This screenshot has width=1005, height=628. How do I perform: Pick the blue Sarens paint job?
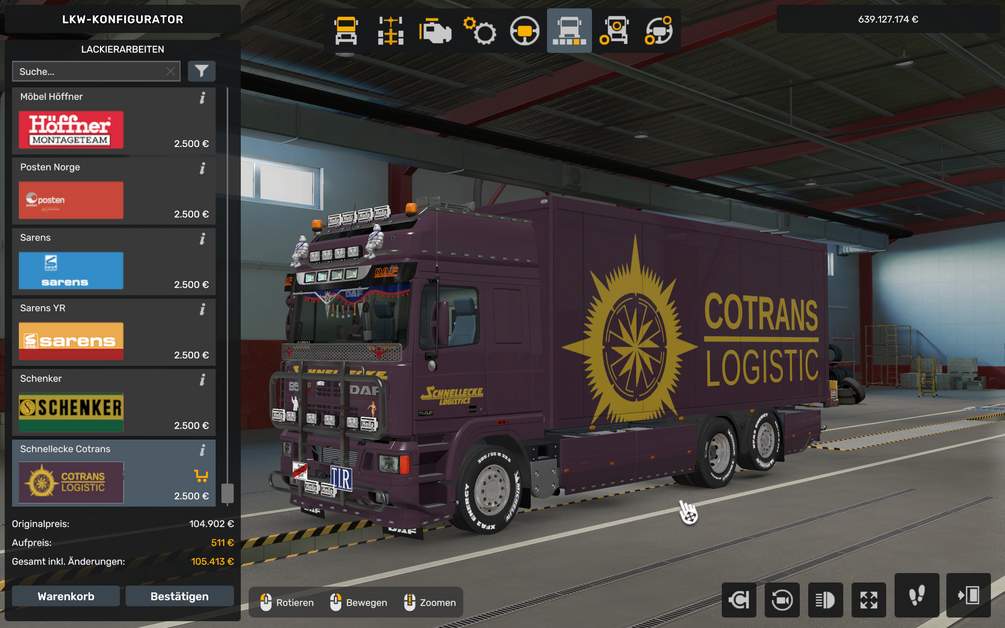[72, 270]
